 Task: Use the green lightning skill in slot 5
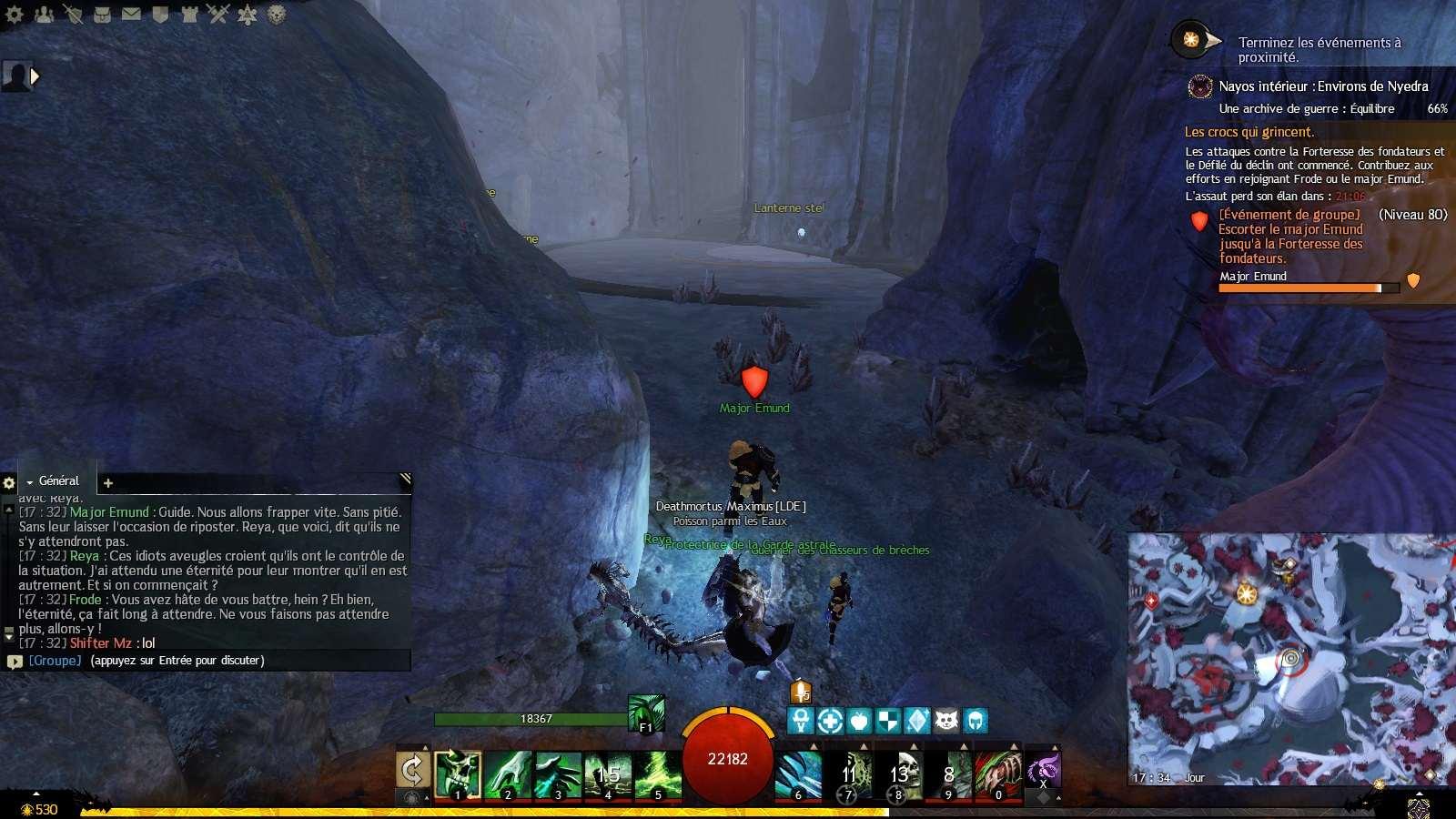(658, 774)
